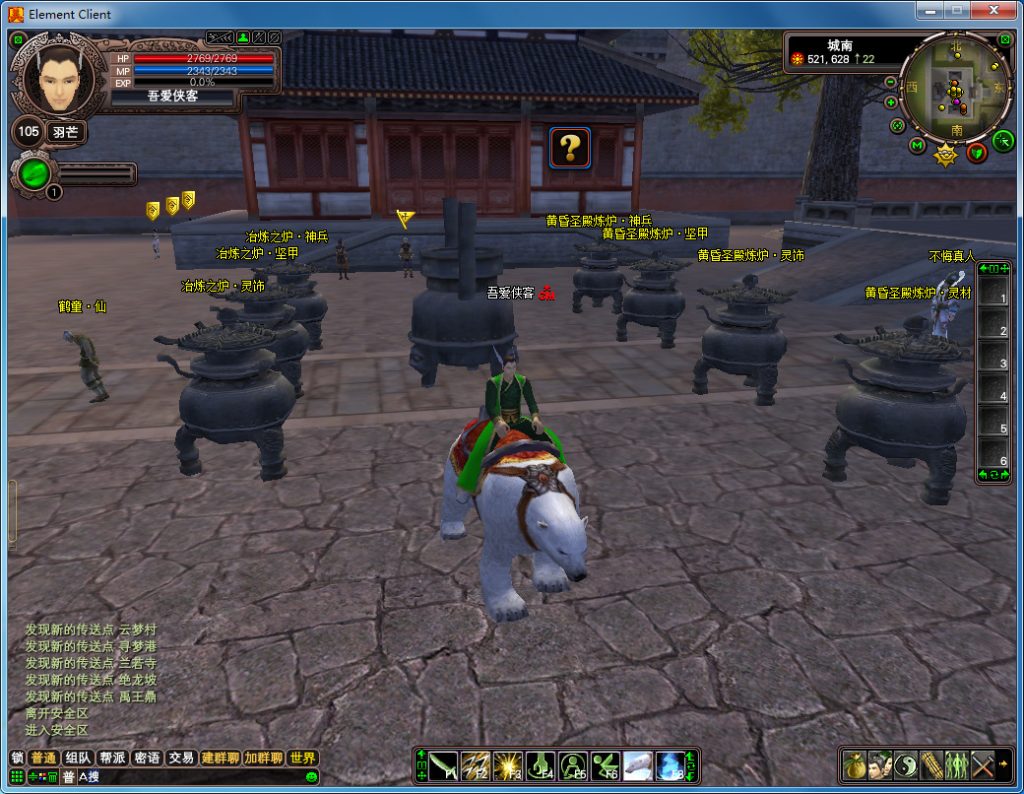
Task: Open the world map with M button
Action: 917,146
